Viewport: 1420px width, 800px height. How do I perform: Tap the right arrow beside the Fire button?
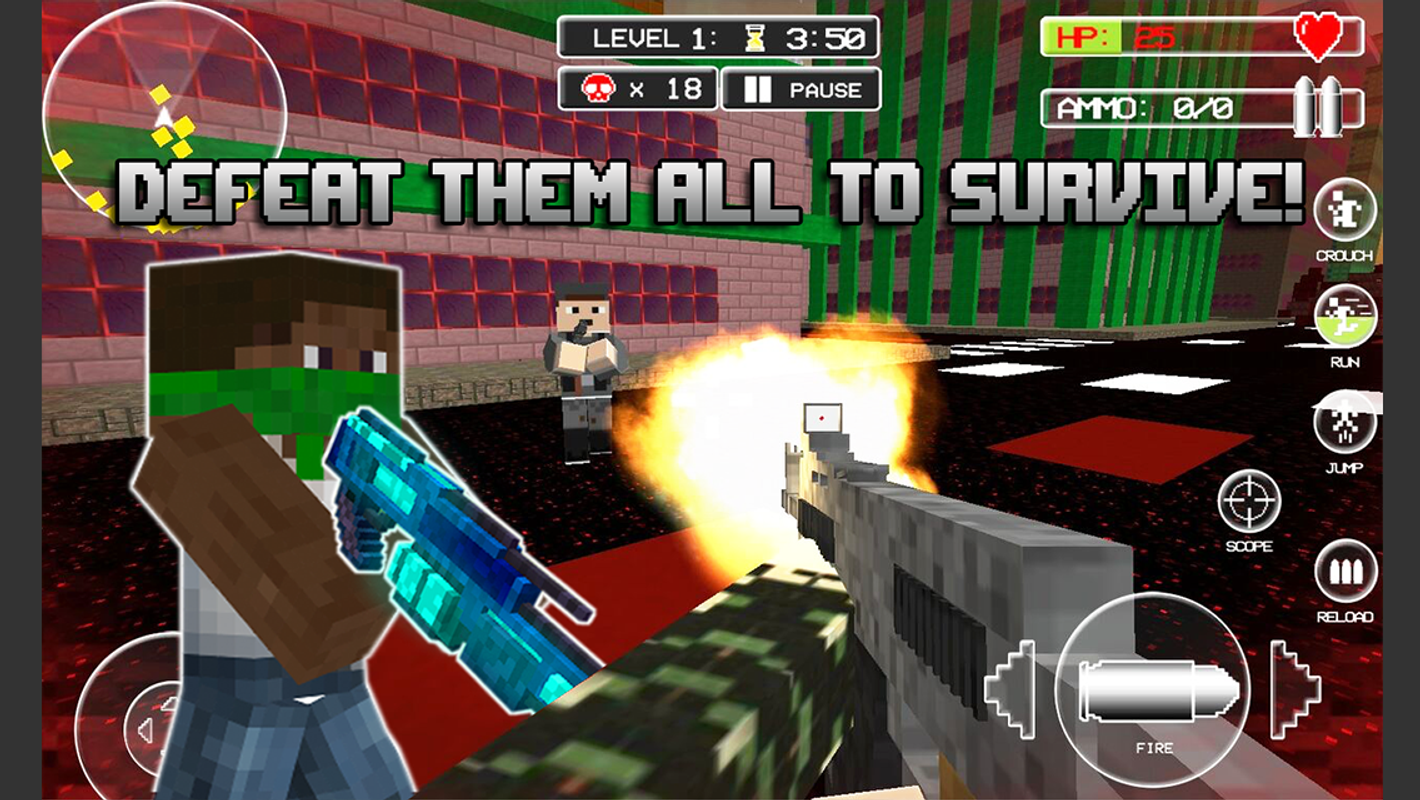tap(1296, 687)
